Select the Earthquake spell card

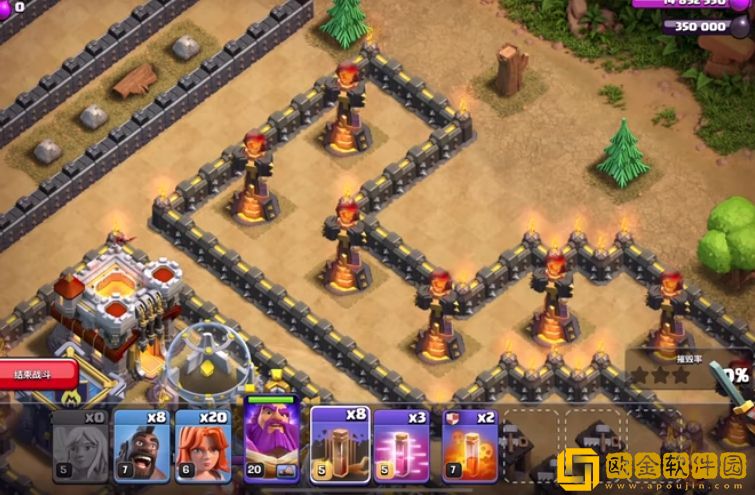point(339,444)
